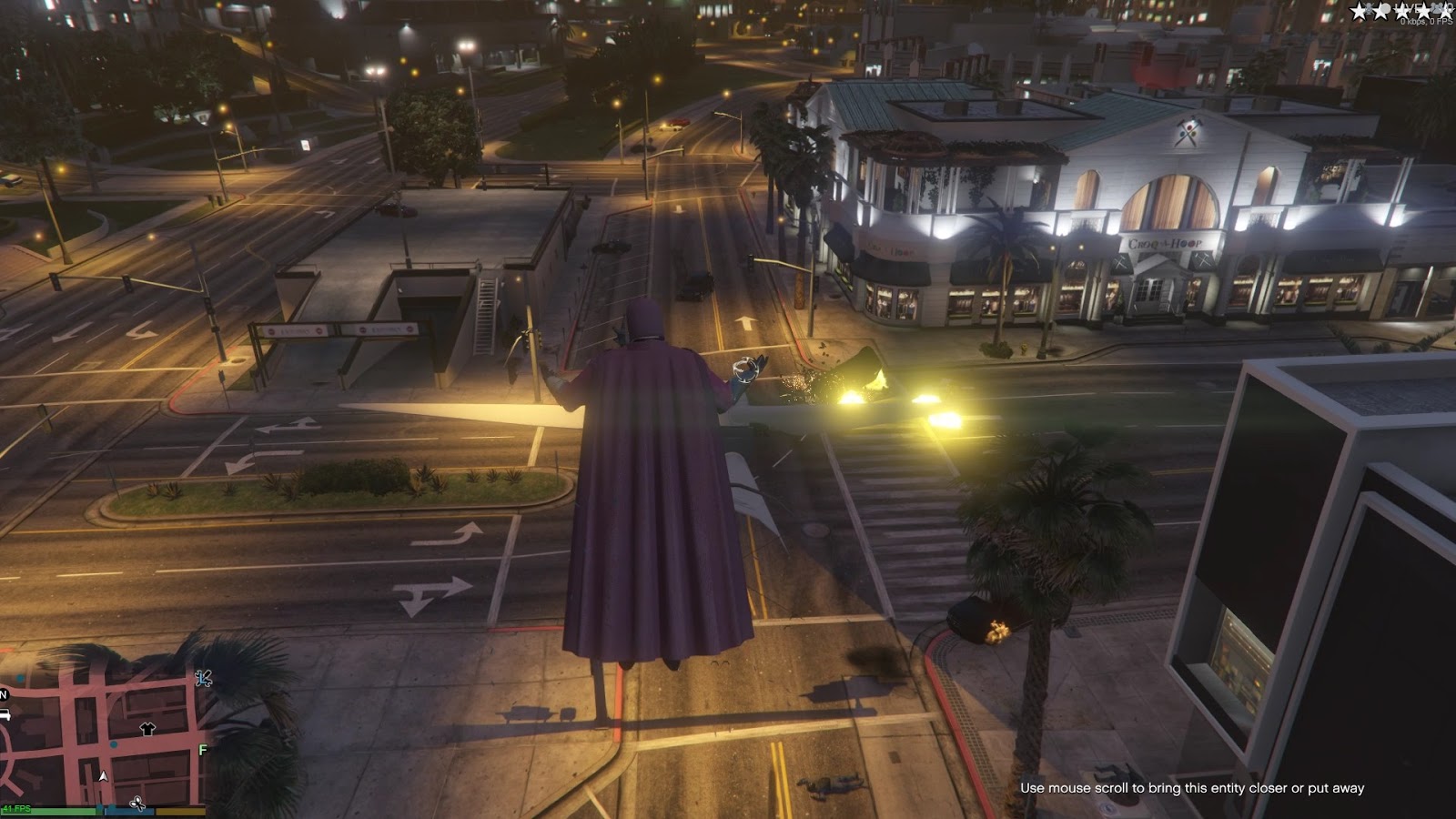Click the 0 kbps, 0 FPS overlay text
Viewport: 1456px width, 819px height.
click(x=1425, y=22)
